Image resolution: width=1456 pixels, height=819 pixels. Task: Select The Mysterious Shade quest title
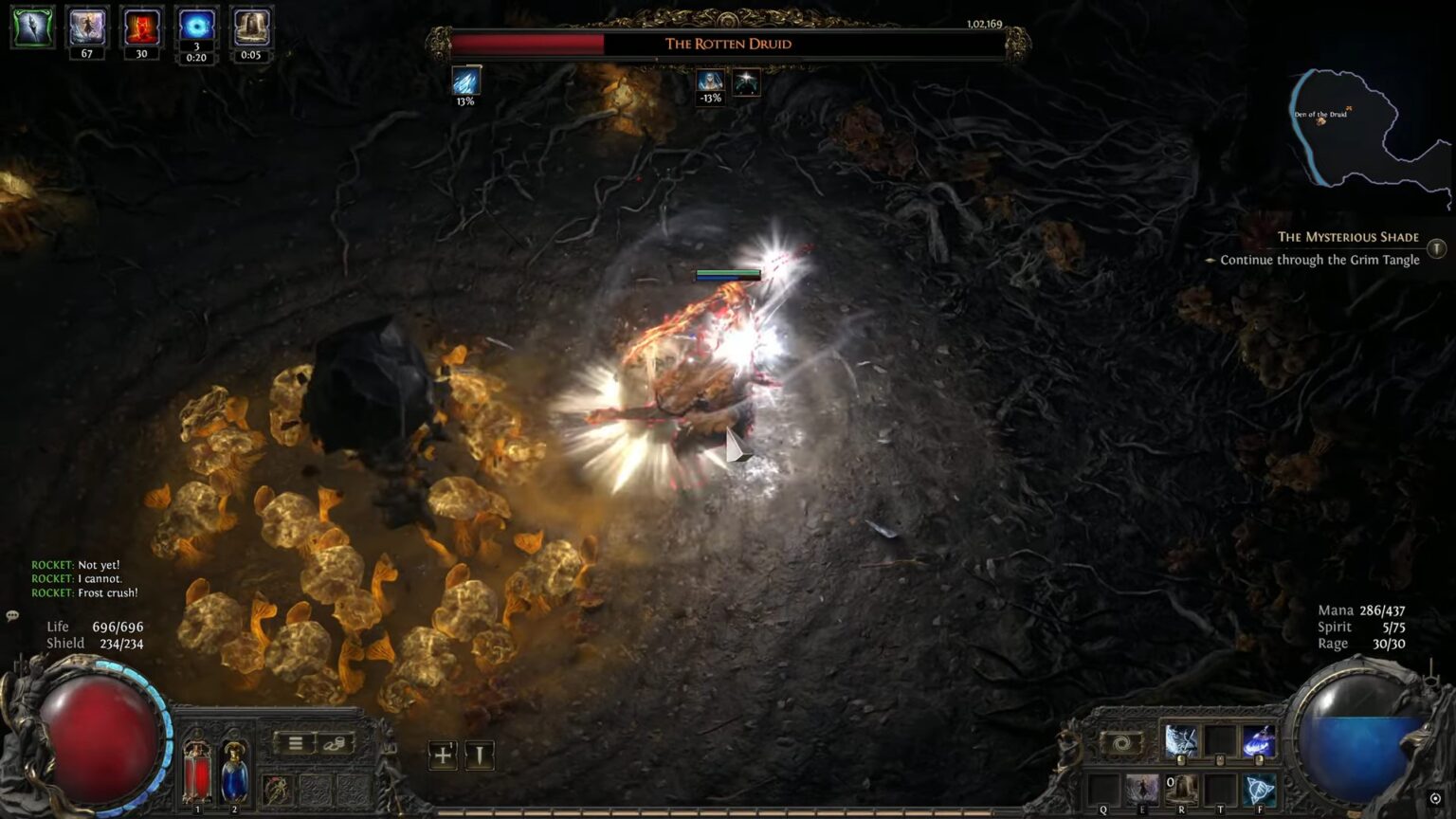point(1350,237)
